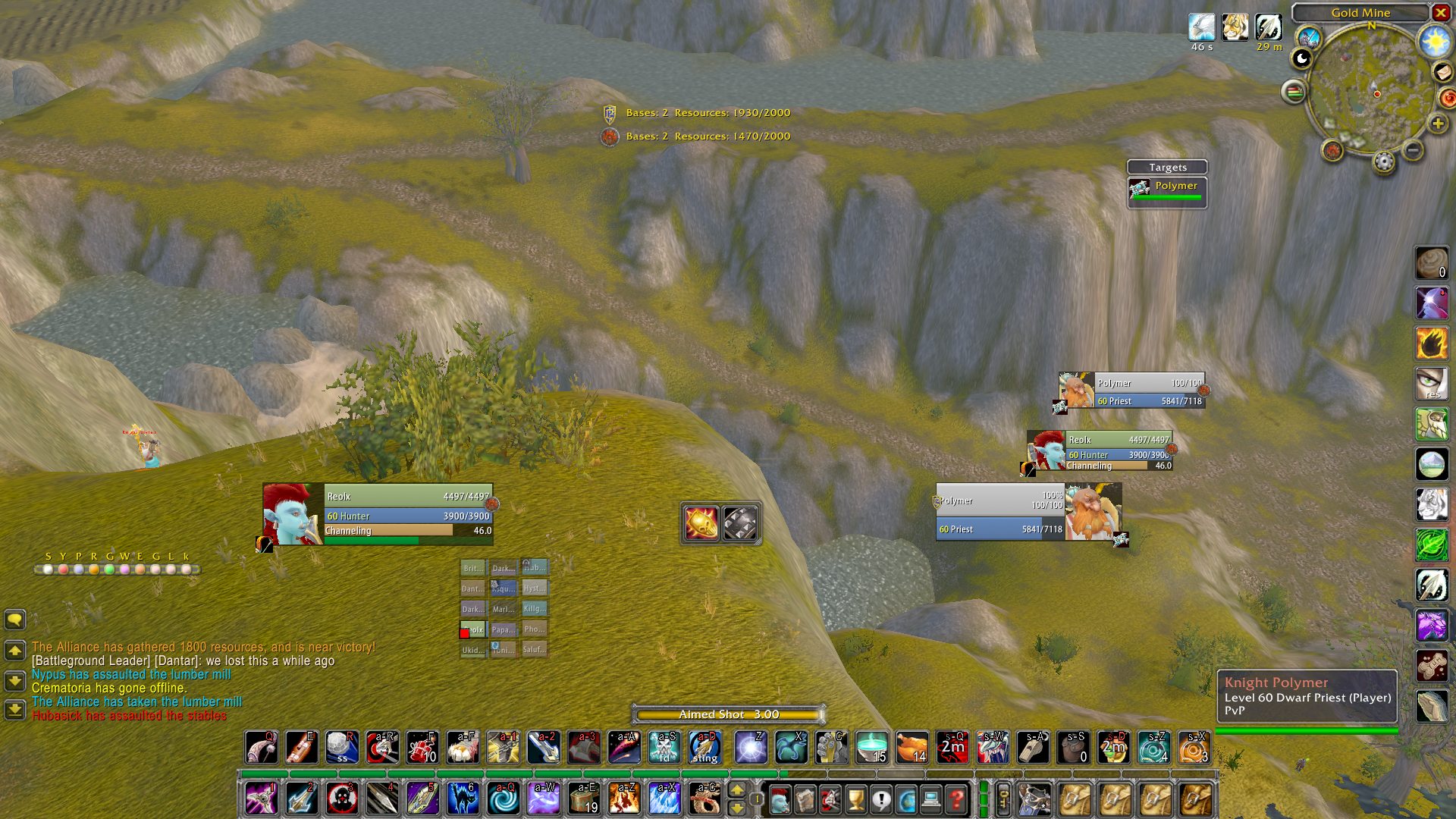This screenshot has width=1456, height=819.
Task: Activate the cat Aspect ability icon
Action: tap(463, 798)
